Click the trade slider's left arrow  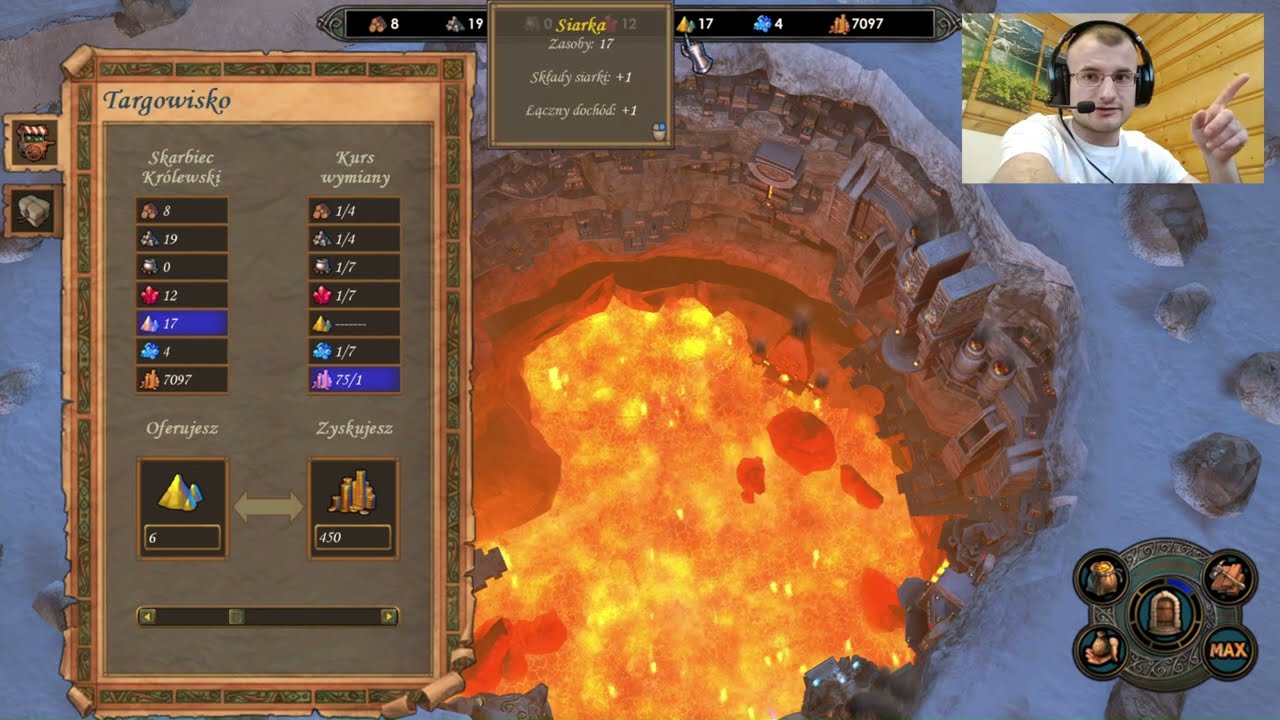click(x=147, y=617)
